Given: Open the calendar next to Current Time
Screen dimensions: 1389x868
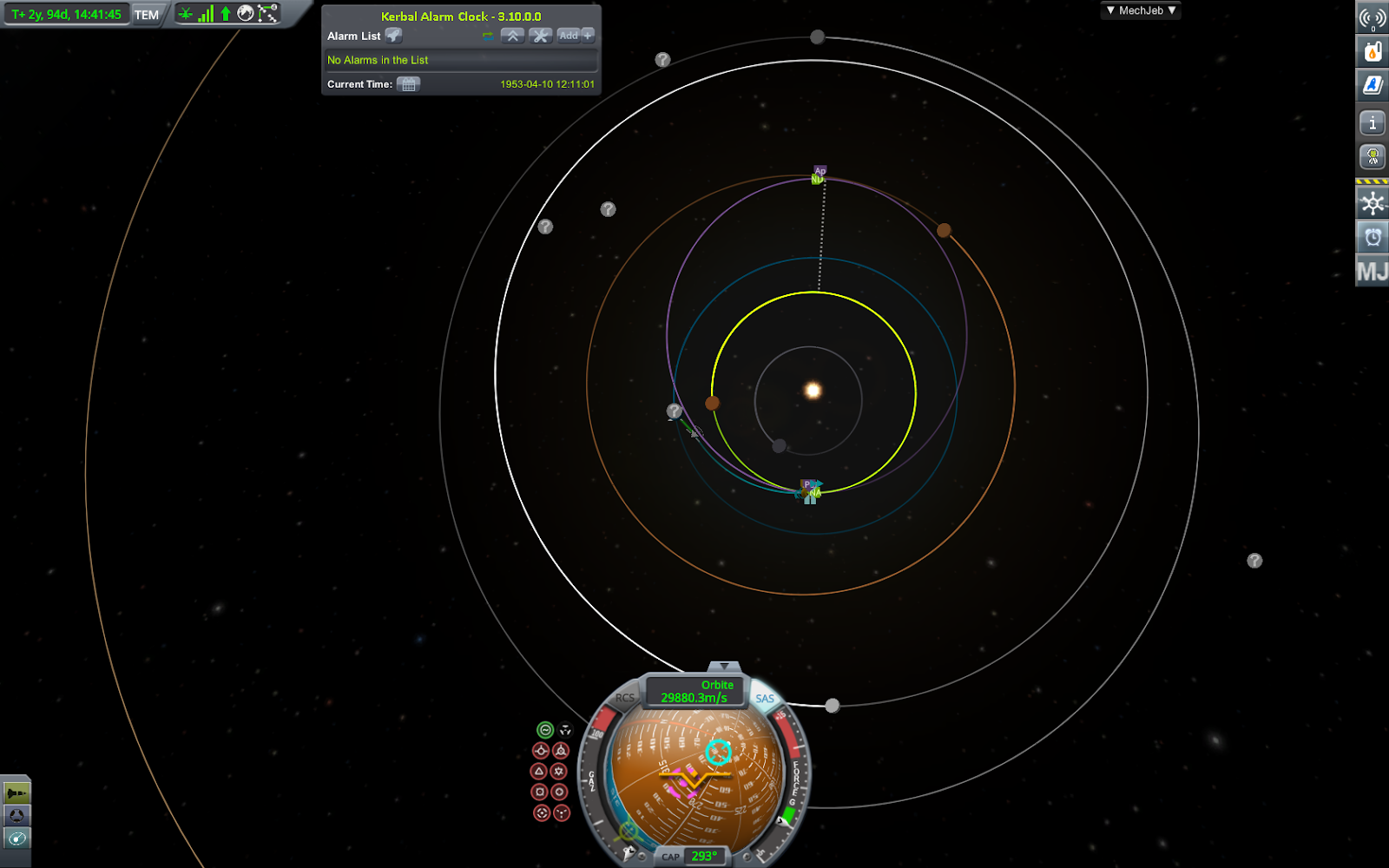Looking at the screenshot, I should pos(408,84).
